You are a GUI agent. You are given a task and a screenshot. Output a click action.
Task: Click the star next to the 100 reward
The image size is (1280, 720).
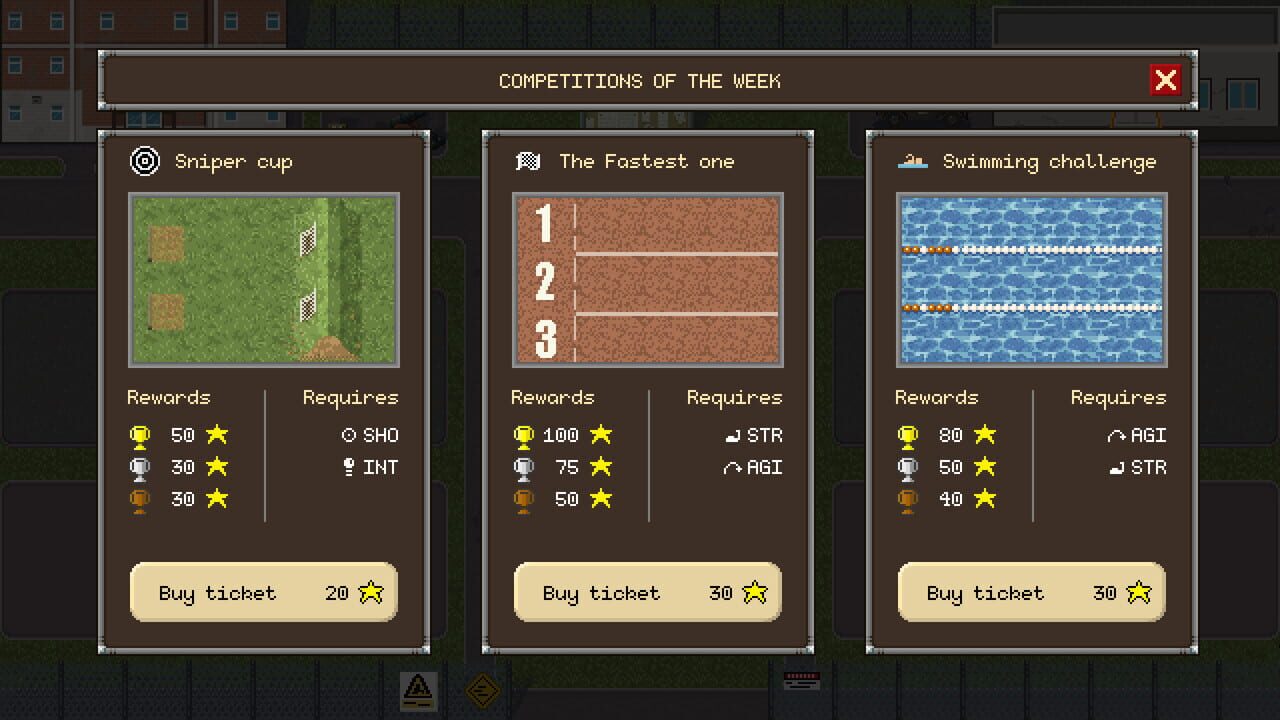(600, 435)
